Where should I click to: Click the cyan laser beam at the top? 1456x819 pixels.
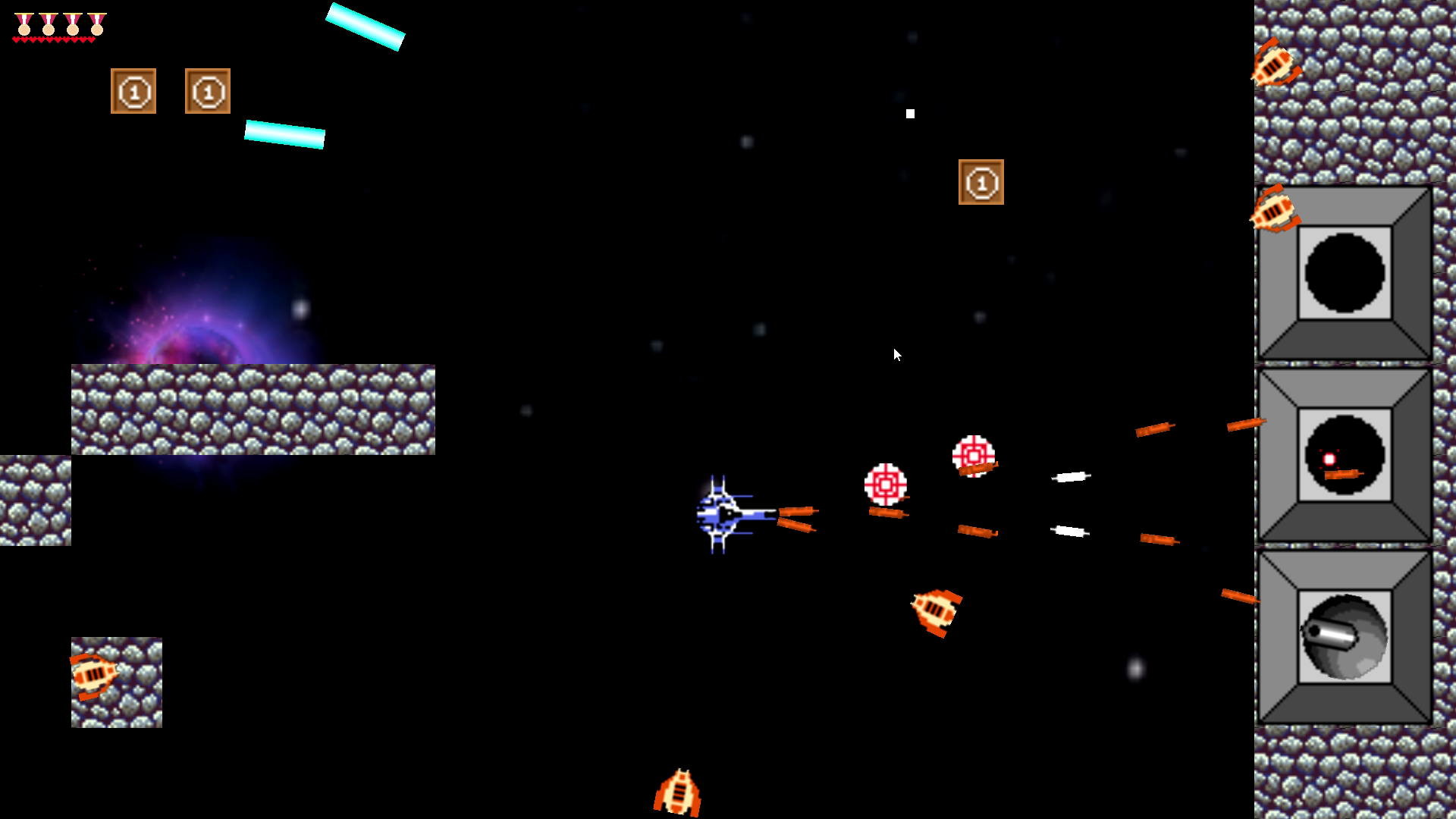tap(366, 26)
